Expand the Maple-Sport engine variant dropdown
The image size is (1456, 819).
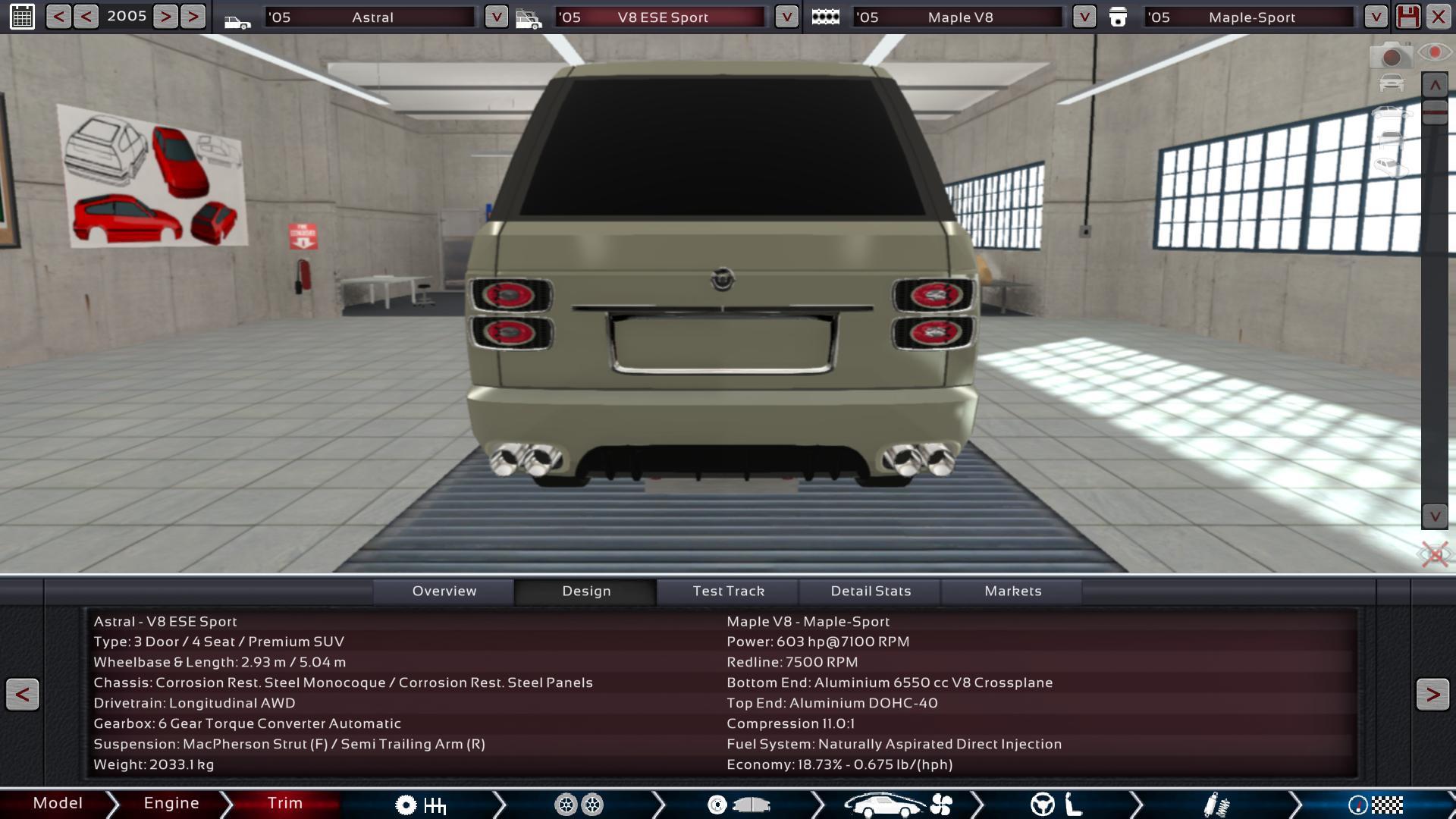tap(1376, 17)
